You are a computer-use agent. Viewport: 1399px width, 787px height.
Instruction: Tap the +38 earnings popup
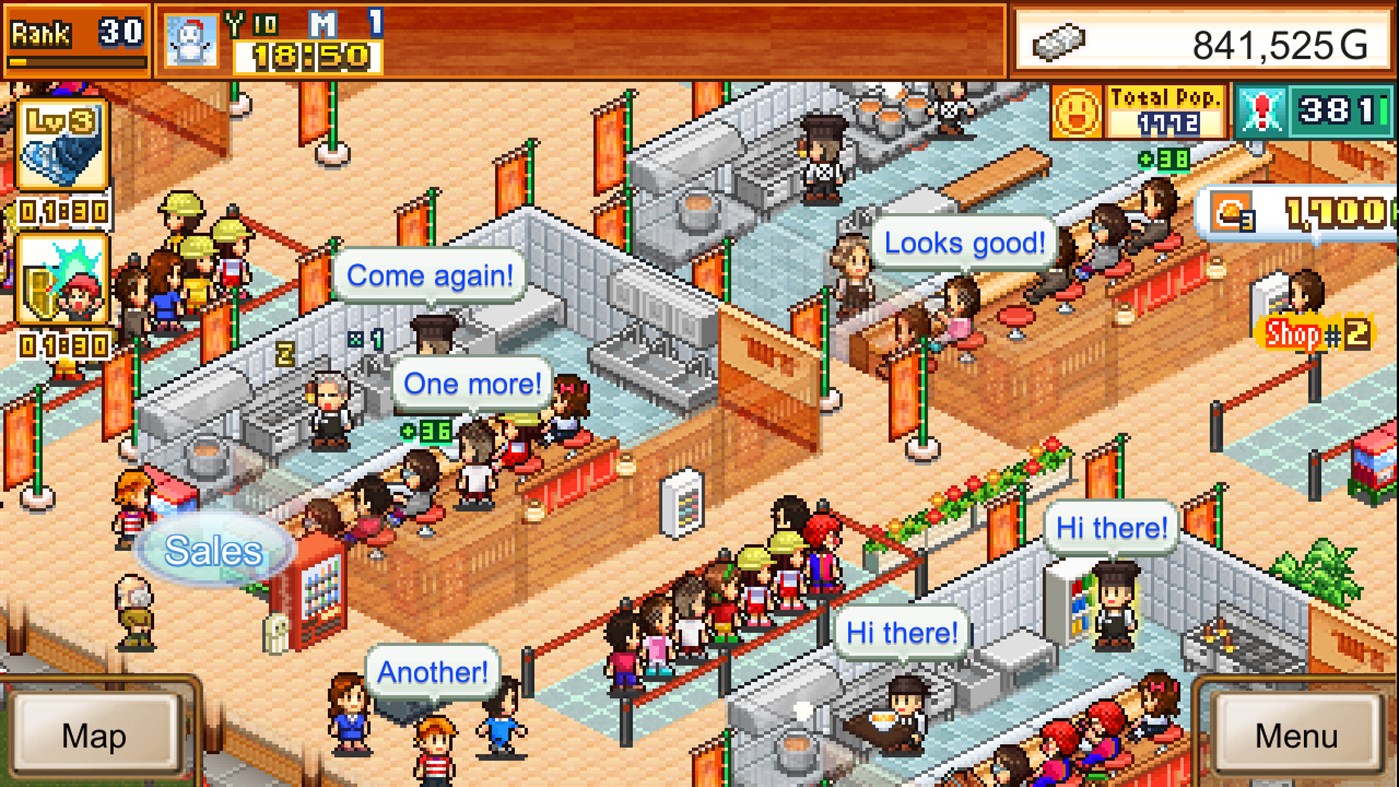1162,158
